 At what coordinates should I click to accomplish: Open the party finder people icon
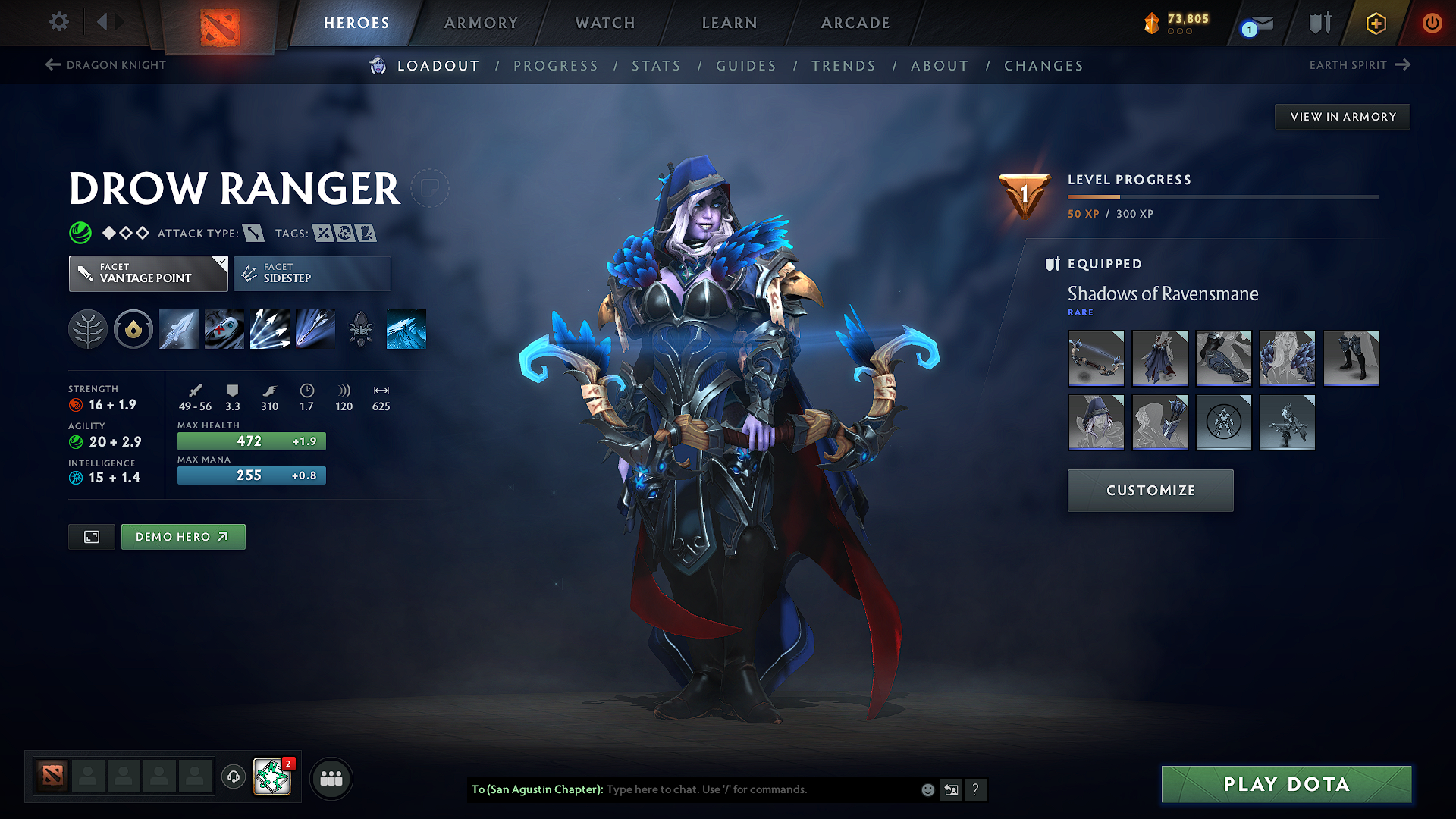pos(331,778)
